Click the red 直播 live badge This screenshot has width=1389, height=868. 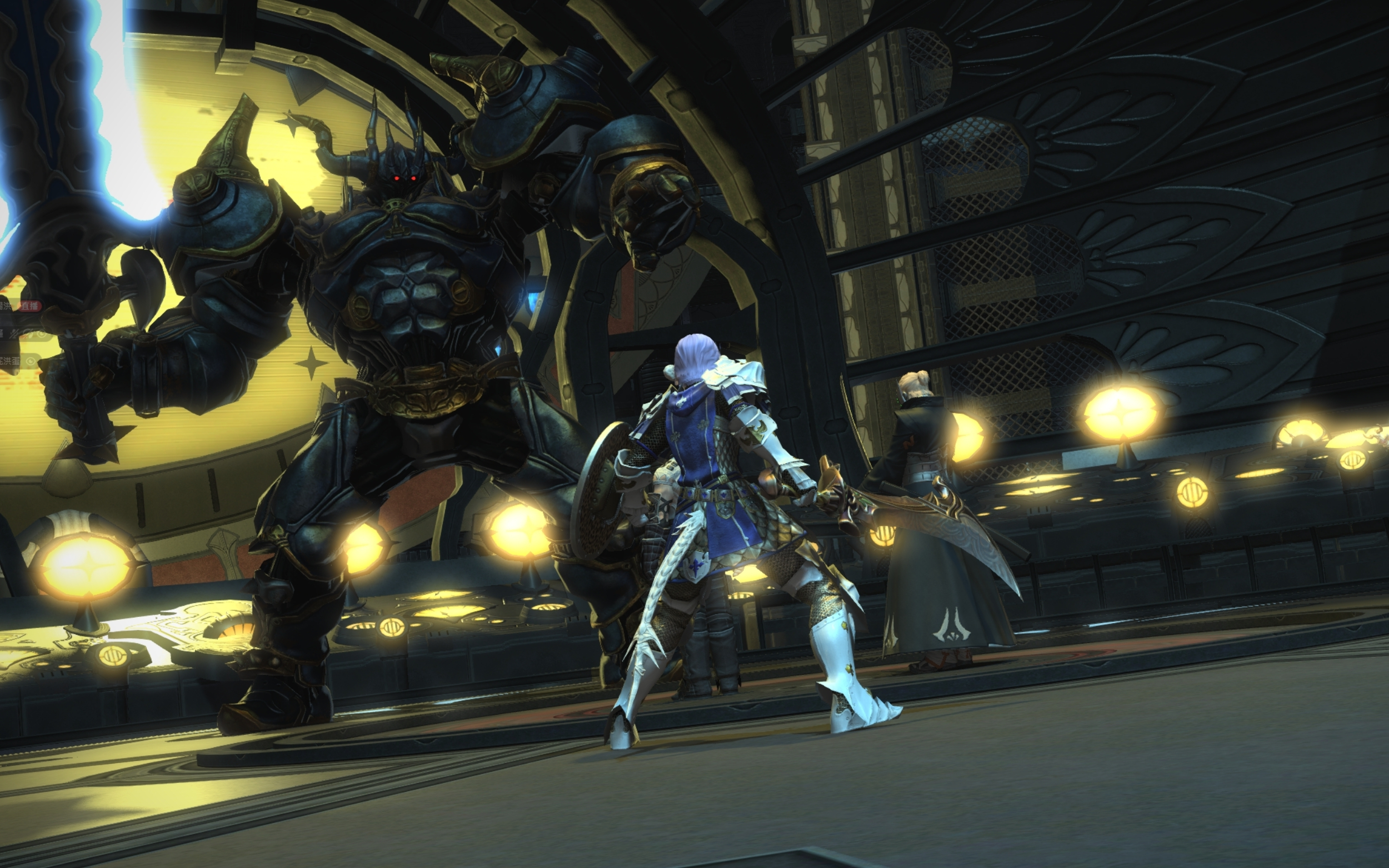click(x=28, y=306)
